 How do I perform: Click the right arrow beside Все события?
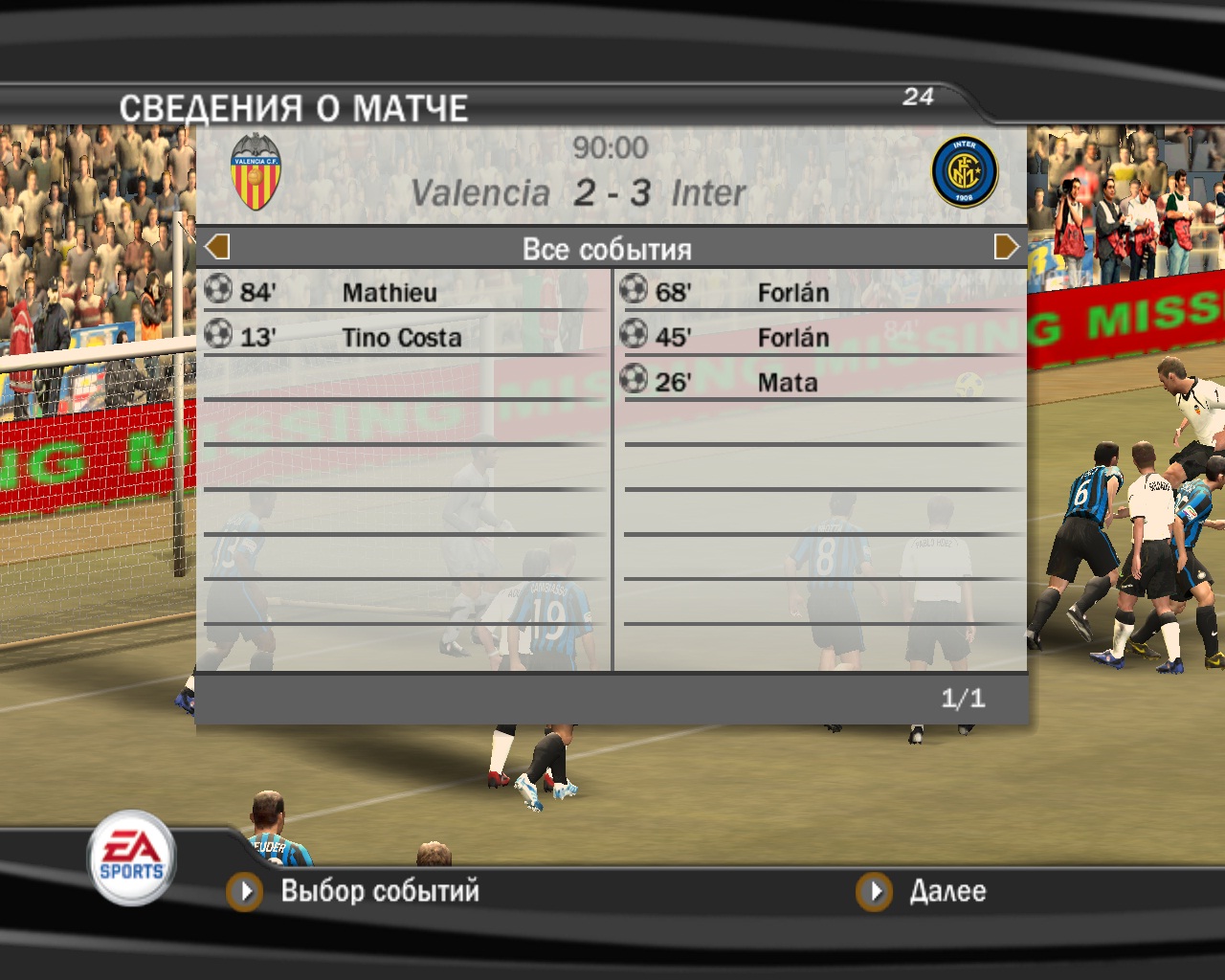click(1006, 247)
